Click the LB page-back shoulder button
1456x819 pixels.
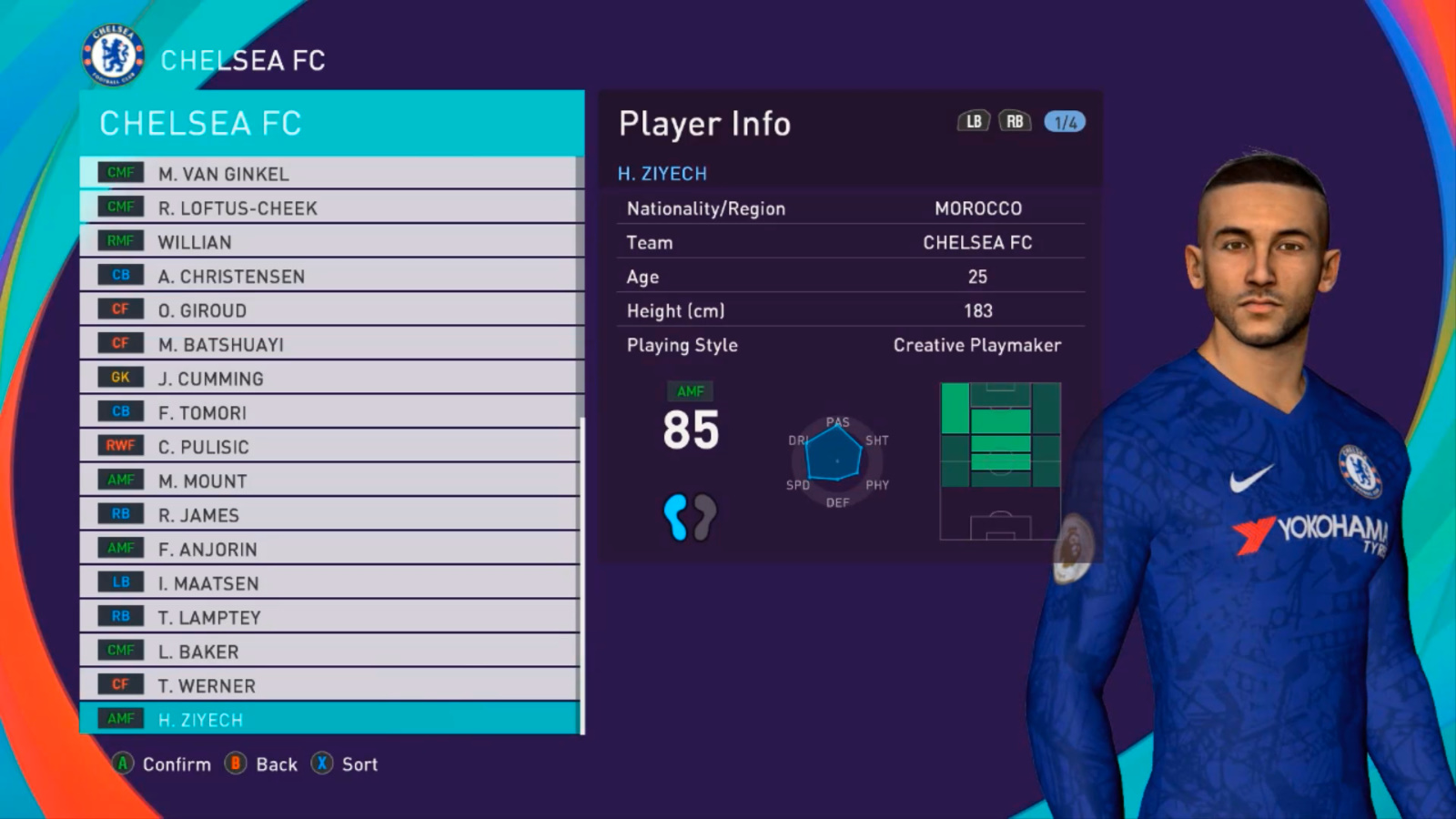972,119
